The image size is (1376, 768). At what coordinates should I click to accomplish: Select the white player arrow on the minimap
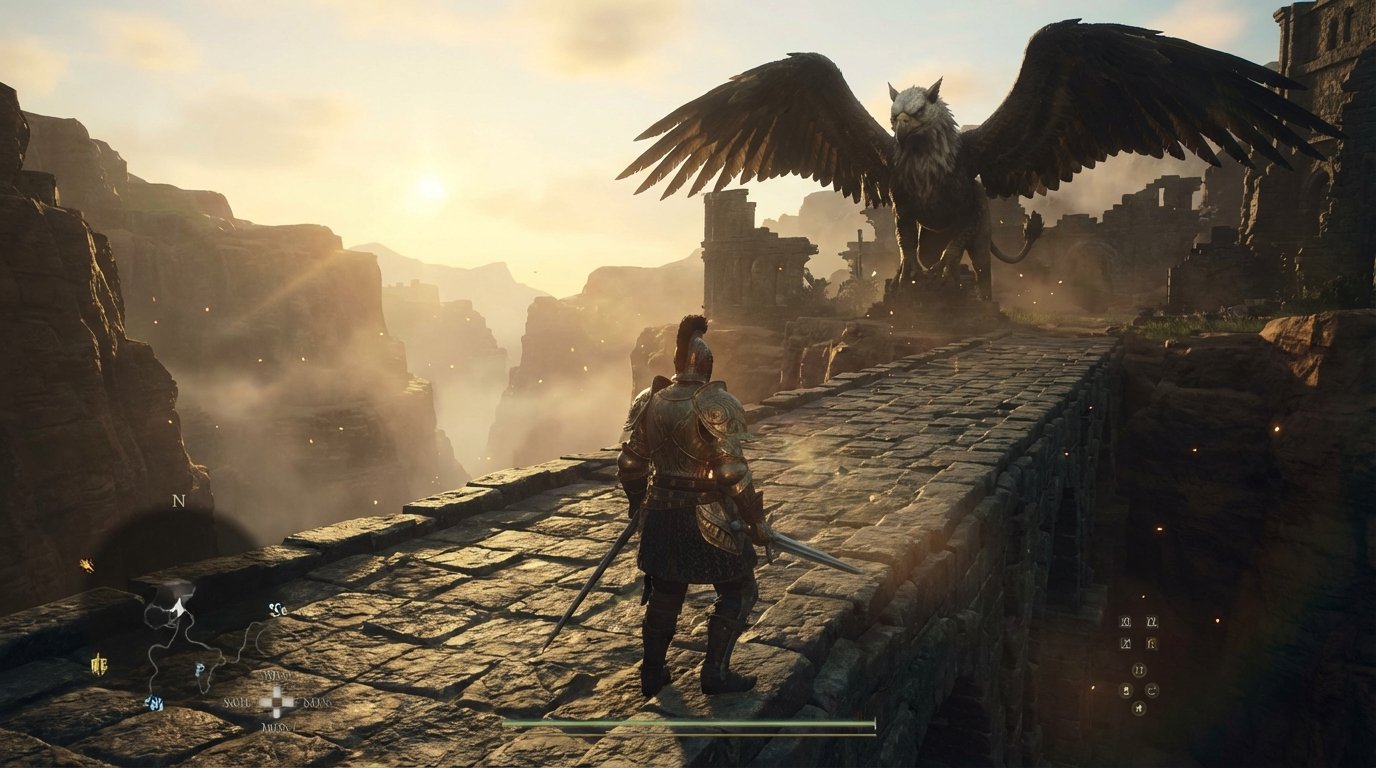coord(178,608)
